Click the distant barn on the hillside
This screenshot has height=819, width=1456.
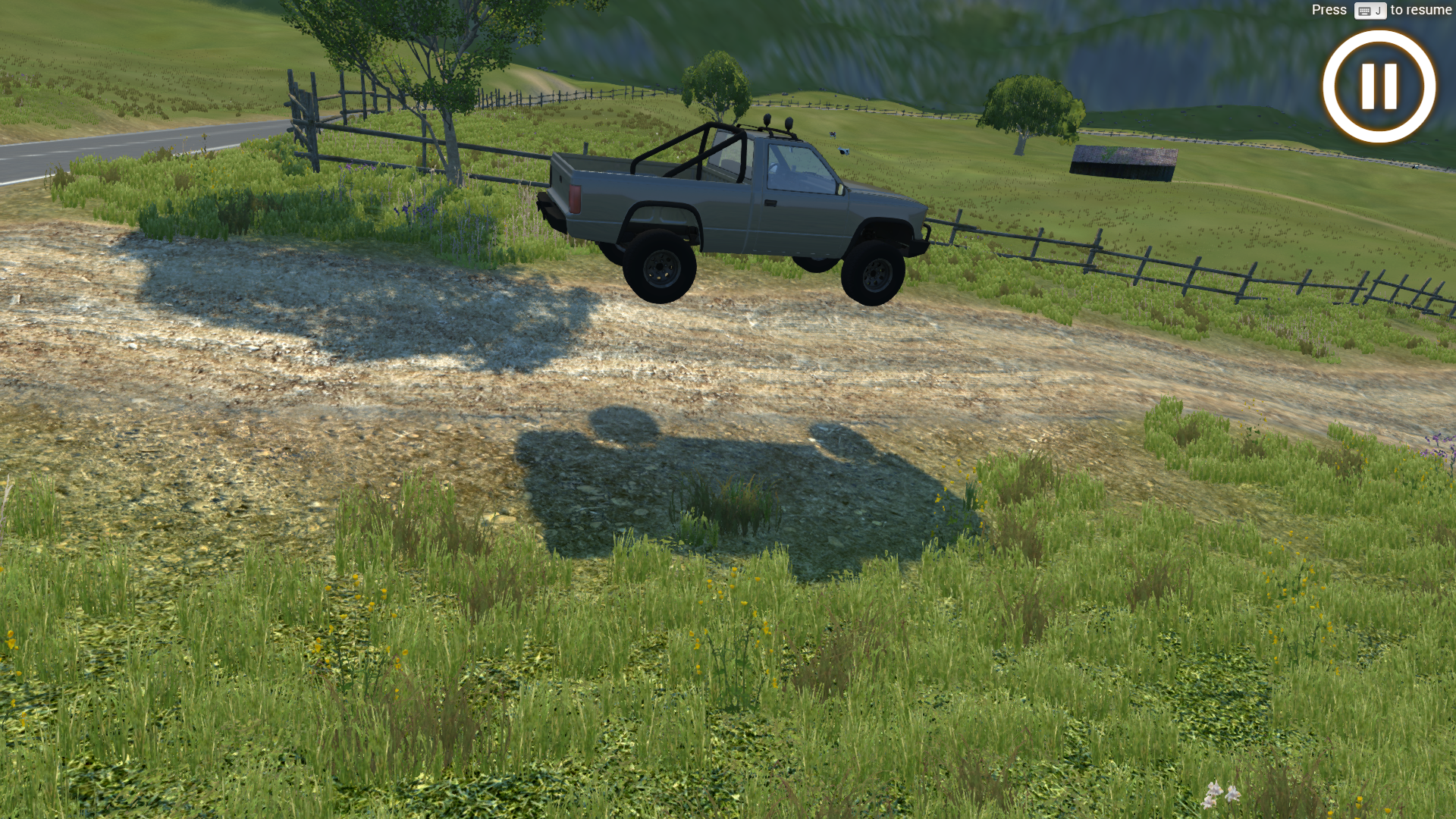[1122, 162]
